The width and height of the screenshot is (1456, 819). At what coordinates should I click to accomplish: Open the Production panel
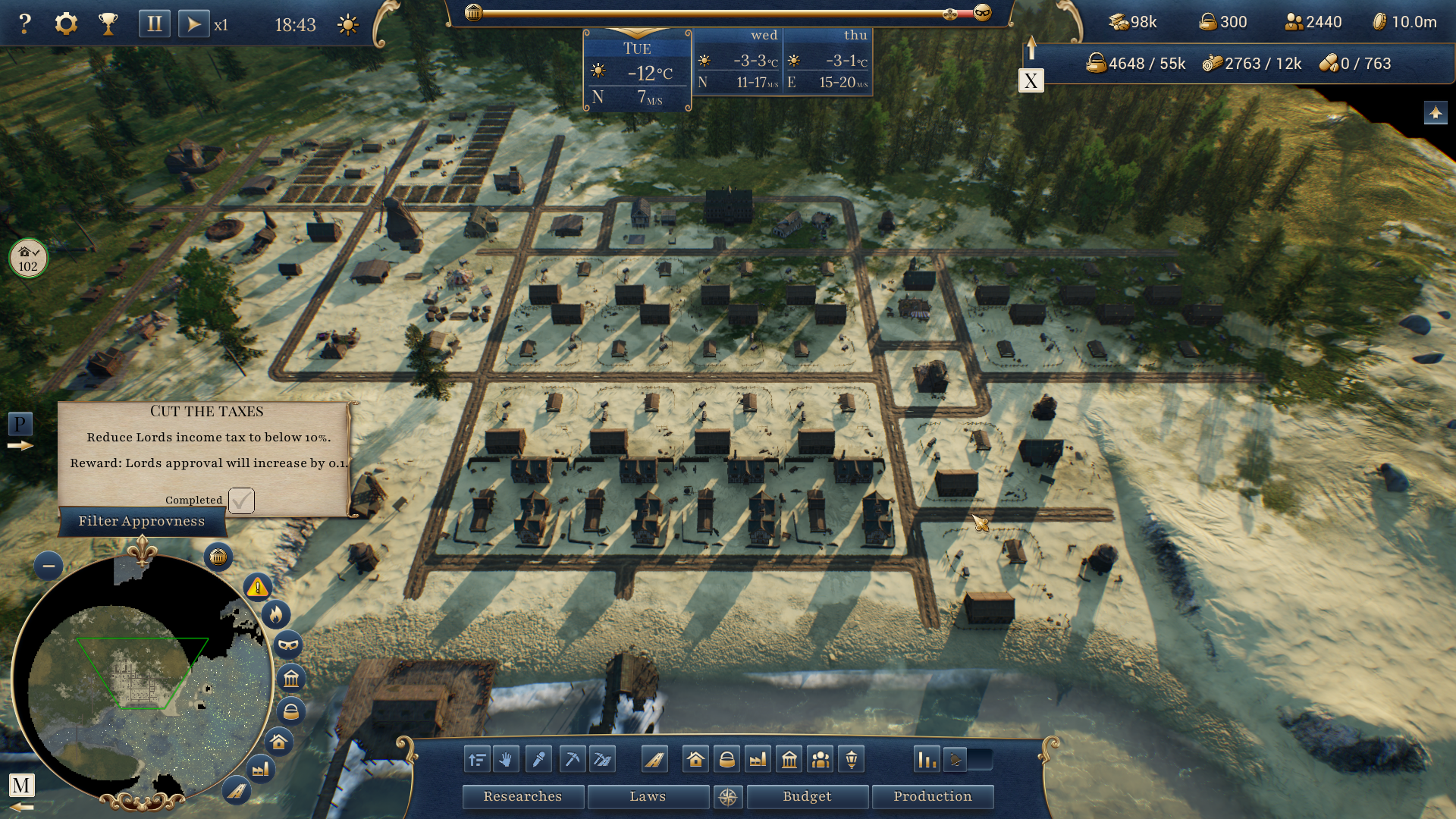[x=932, y=796]
